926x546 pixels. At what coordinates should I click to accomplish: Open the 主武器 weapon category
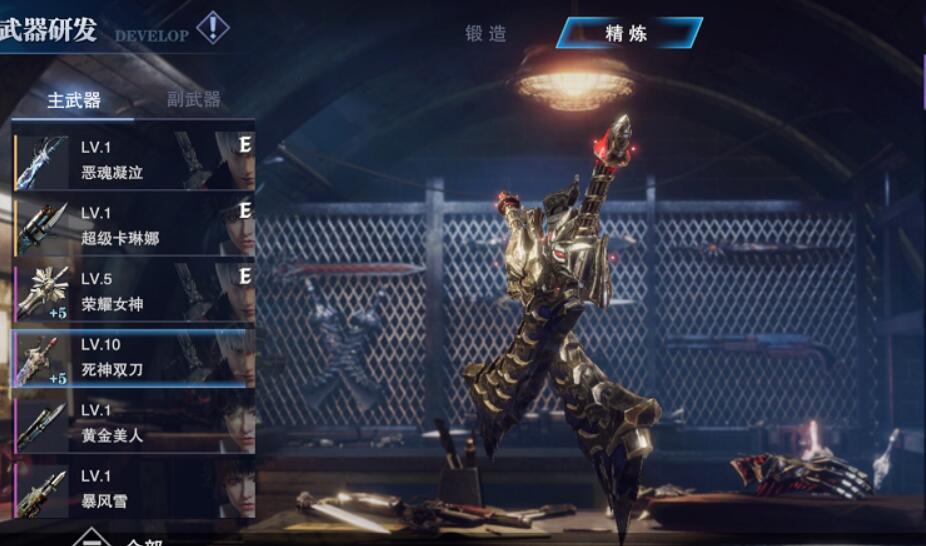click(x=73, y=101)
